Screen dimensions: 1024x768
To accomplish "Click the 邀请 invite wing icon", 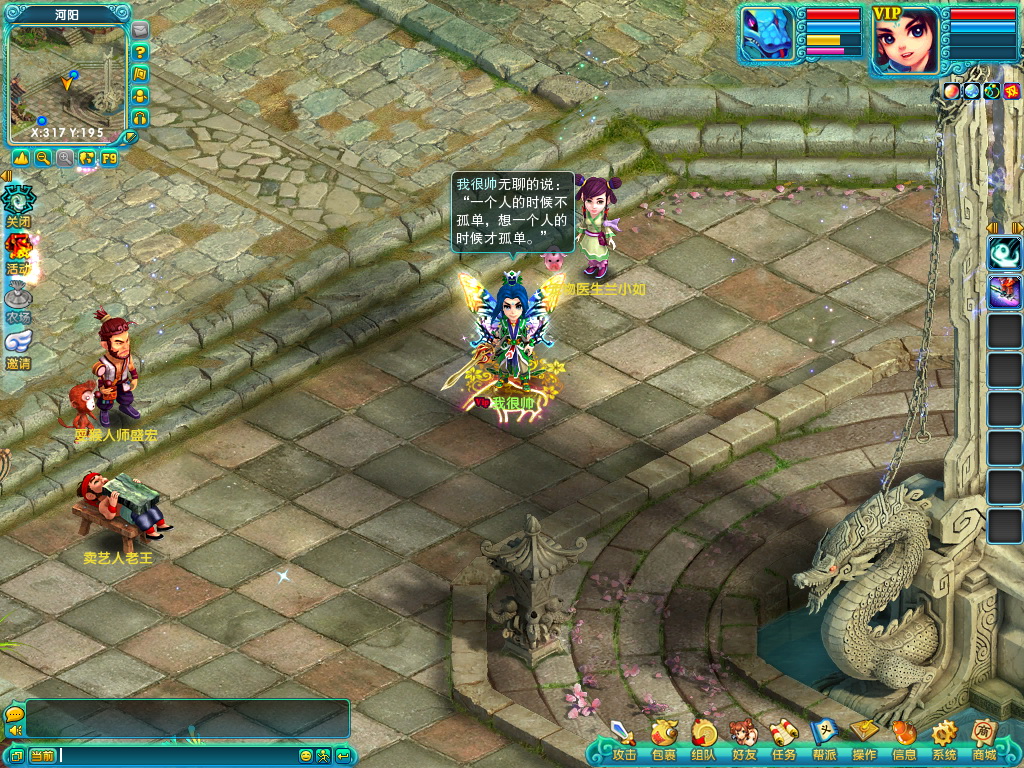I will pyautogui.click(x=18, y=347).
